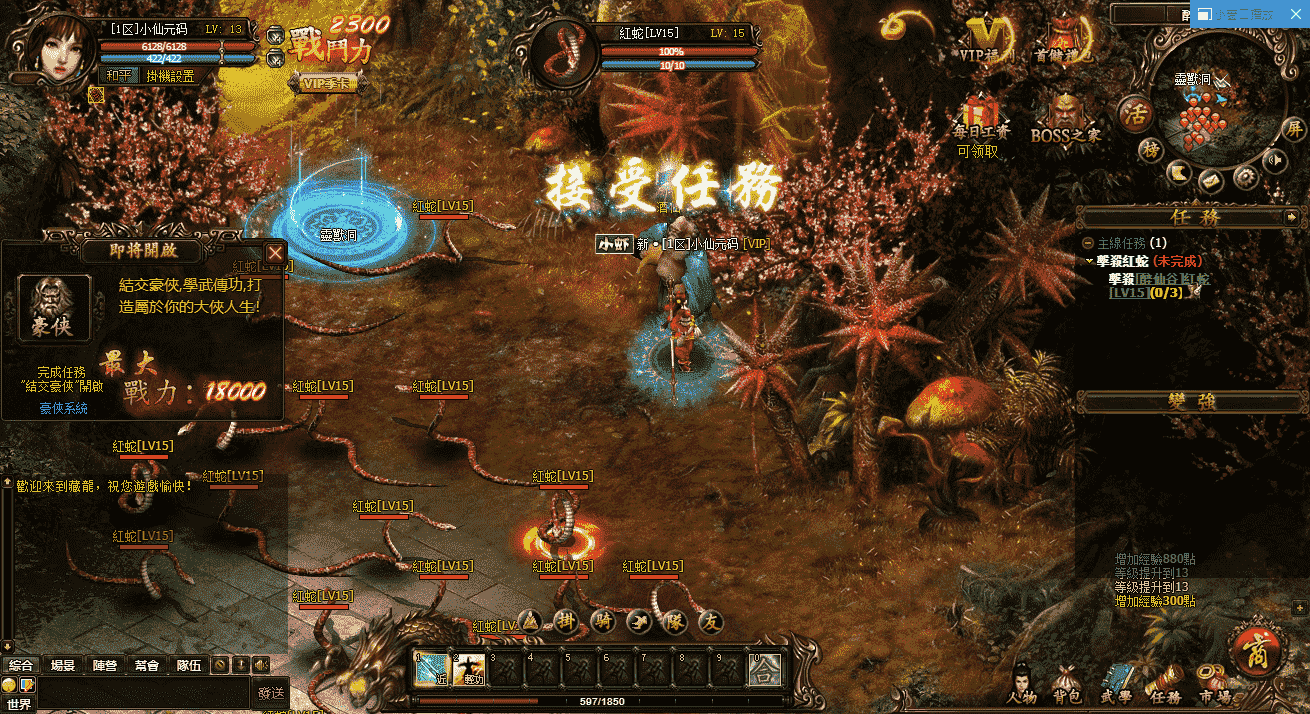Screen dimensions: 1310x714
Task: Activate the 輕功 skill in hotbar
Action: pos(469,670)
